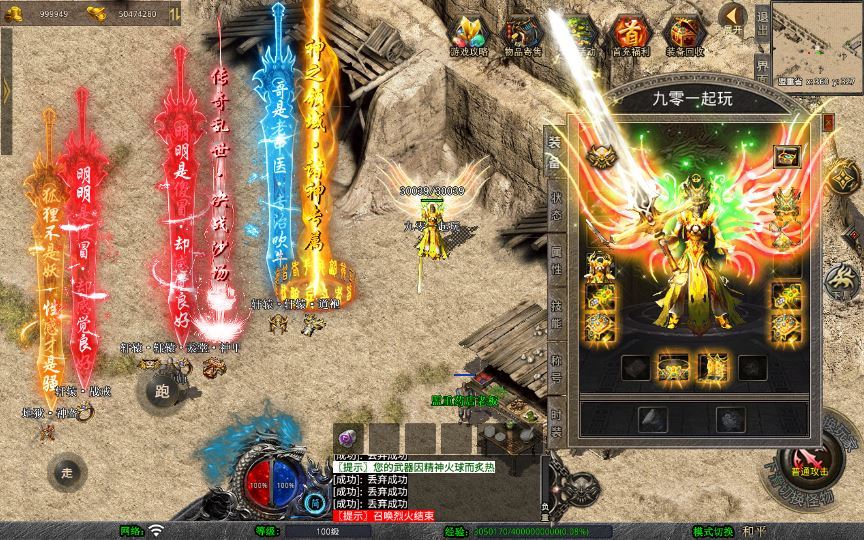
Task: Use the purple item in the quick slot
Action: [x=348, y=437]
